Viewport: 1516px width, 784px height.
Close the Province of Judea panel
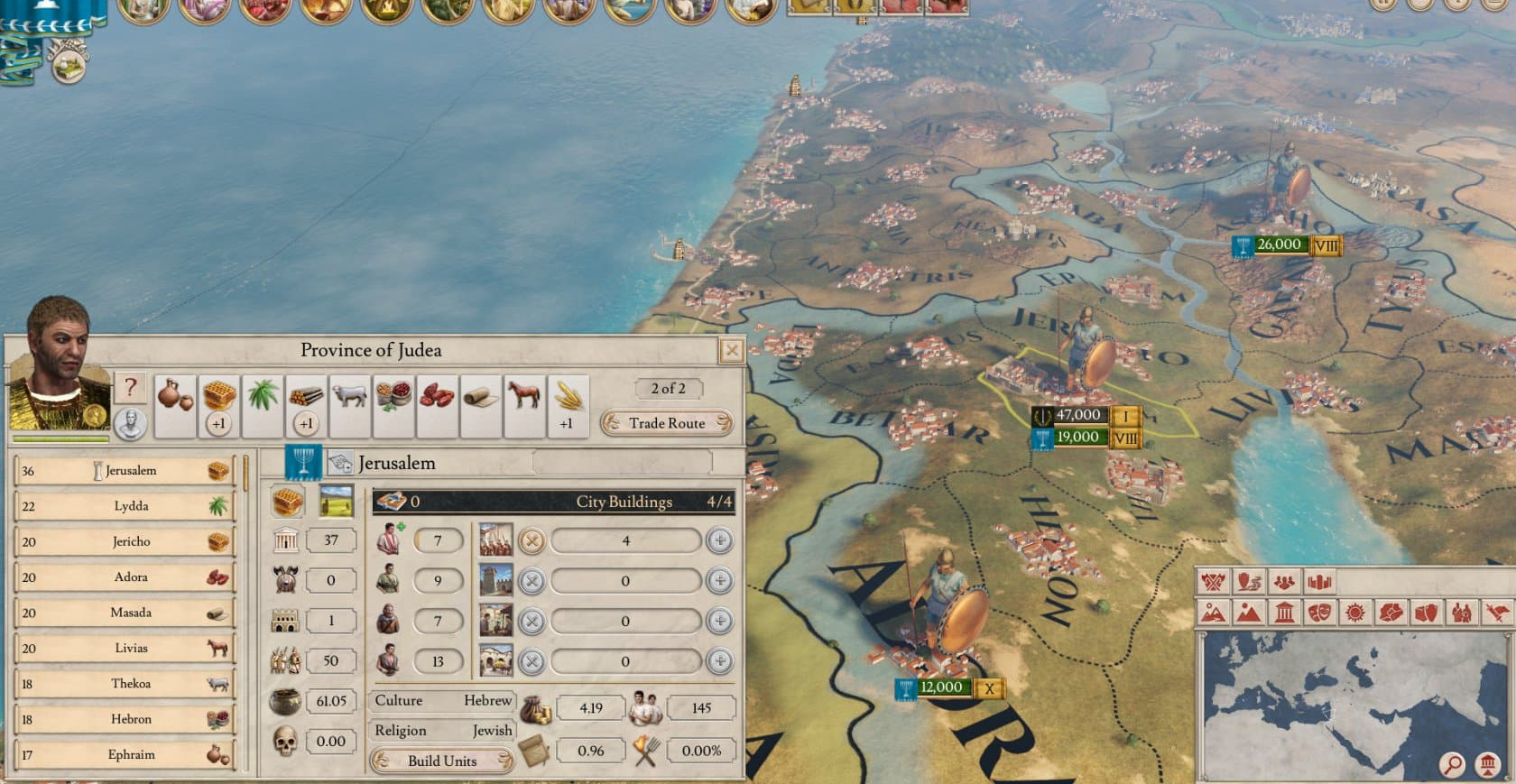coord(732,350)
